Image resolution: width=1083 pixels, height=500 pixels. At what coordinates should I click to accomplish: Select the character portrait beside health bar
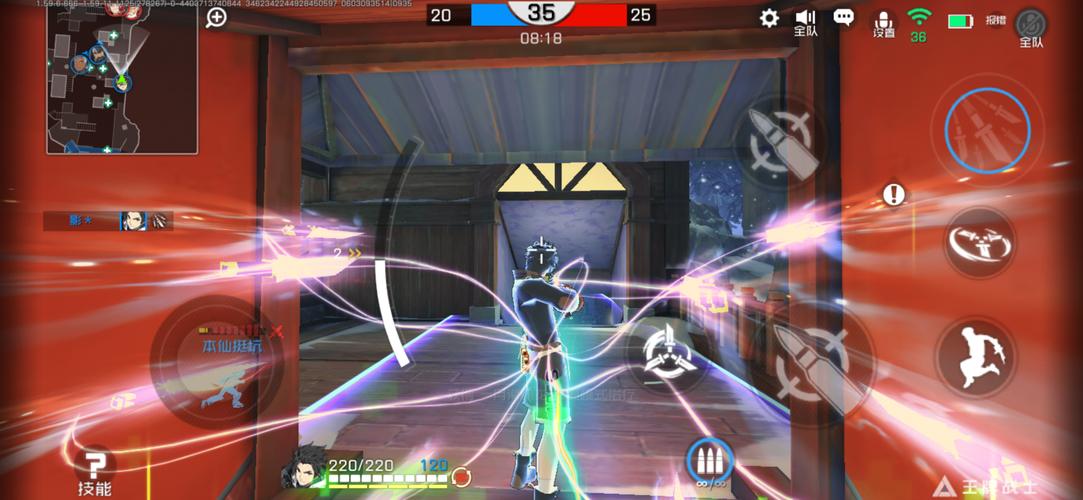coord(308,468)
